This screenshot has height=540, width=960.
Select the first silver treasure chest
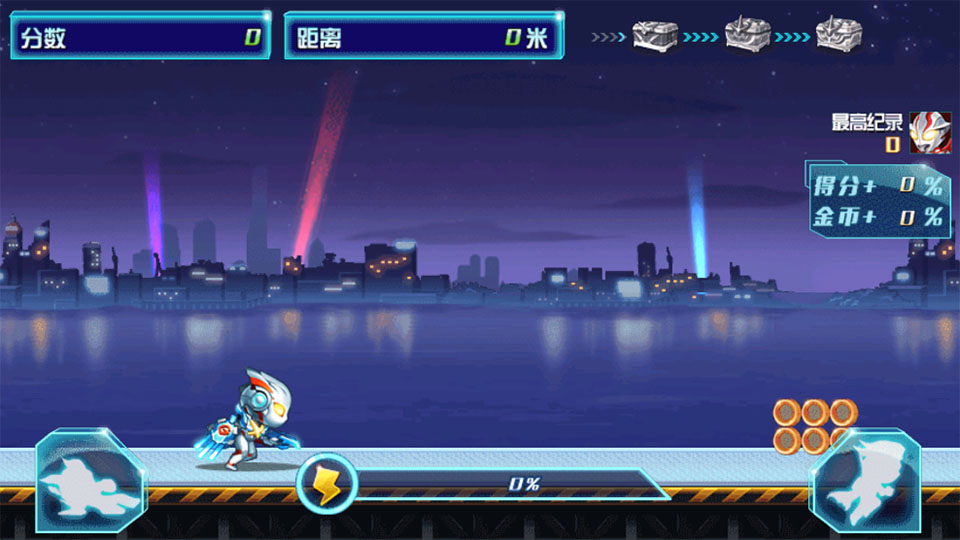coord(655,37)
